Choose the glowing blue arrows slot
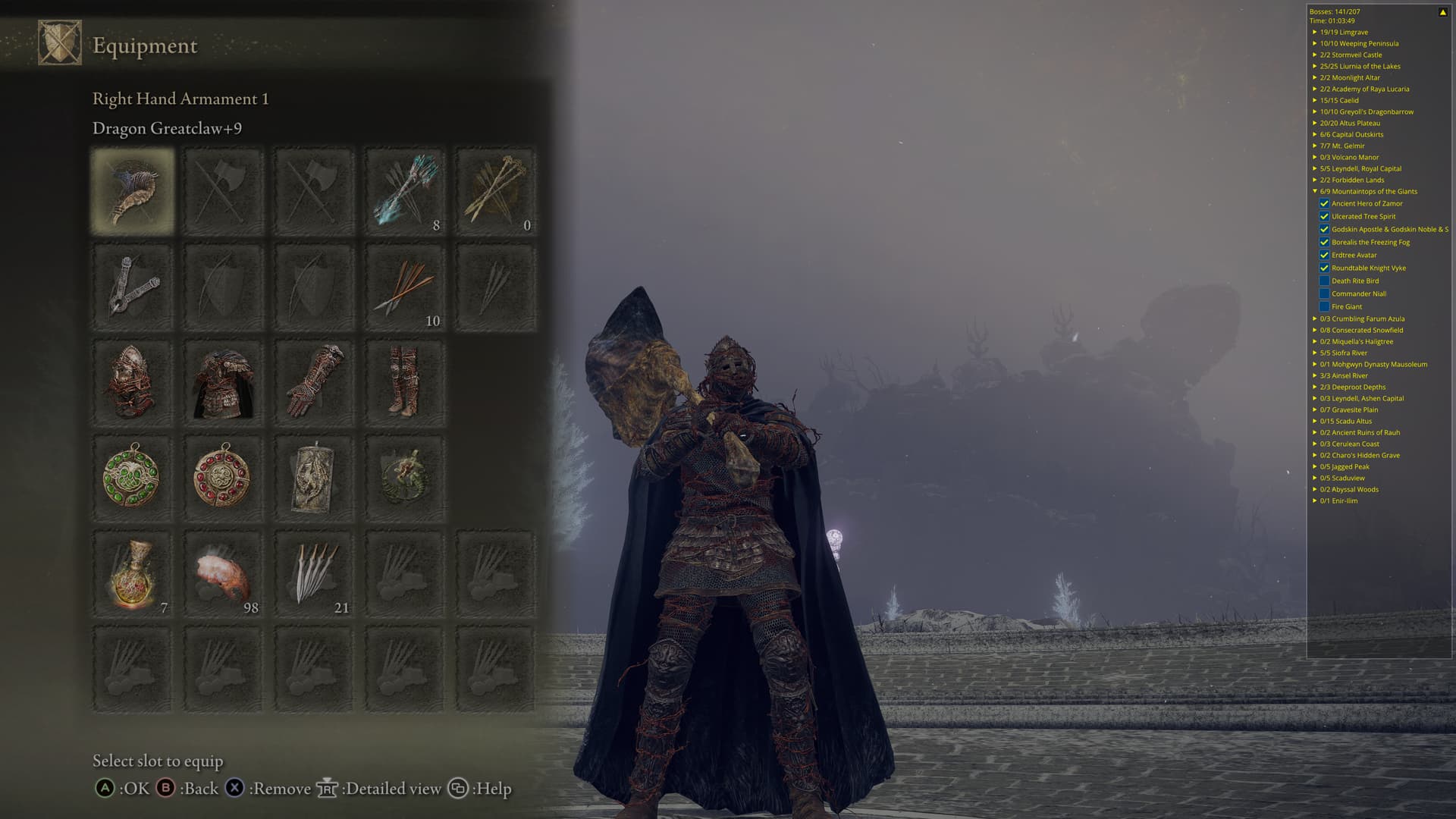This screenshot has width=1456, height=819. pyautogui.click(x=405, y=191)
